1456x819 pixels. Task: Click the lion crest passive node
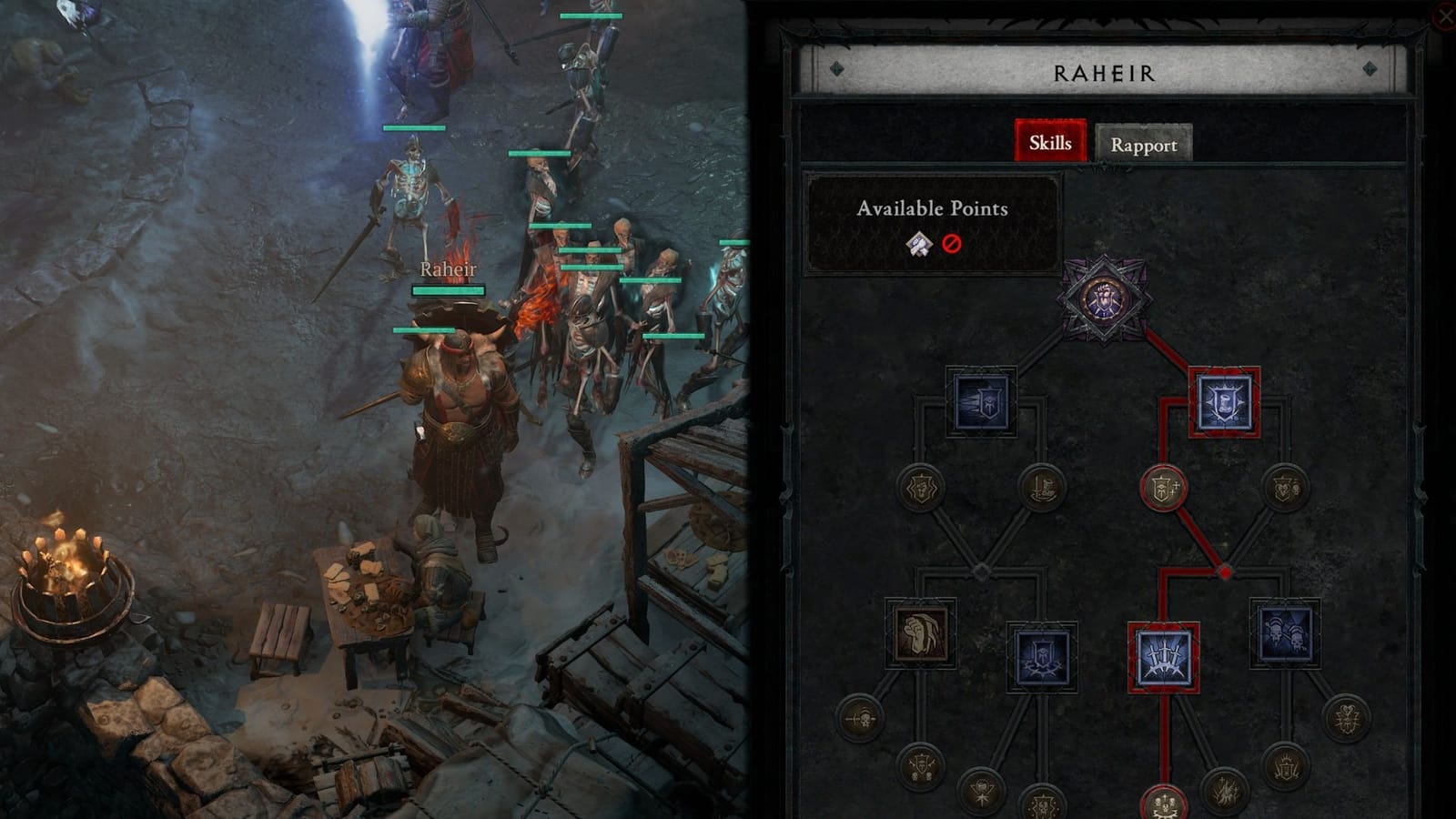tap(919, 489)
